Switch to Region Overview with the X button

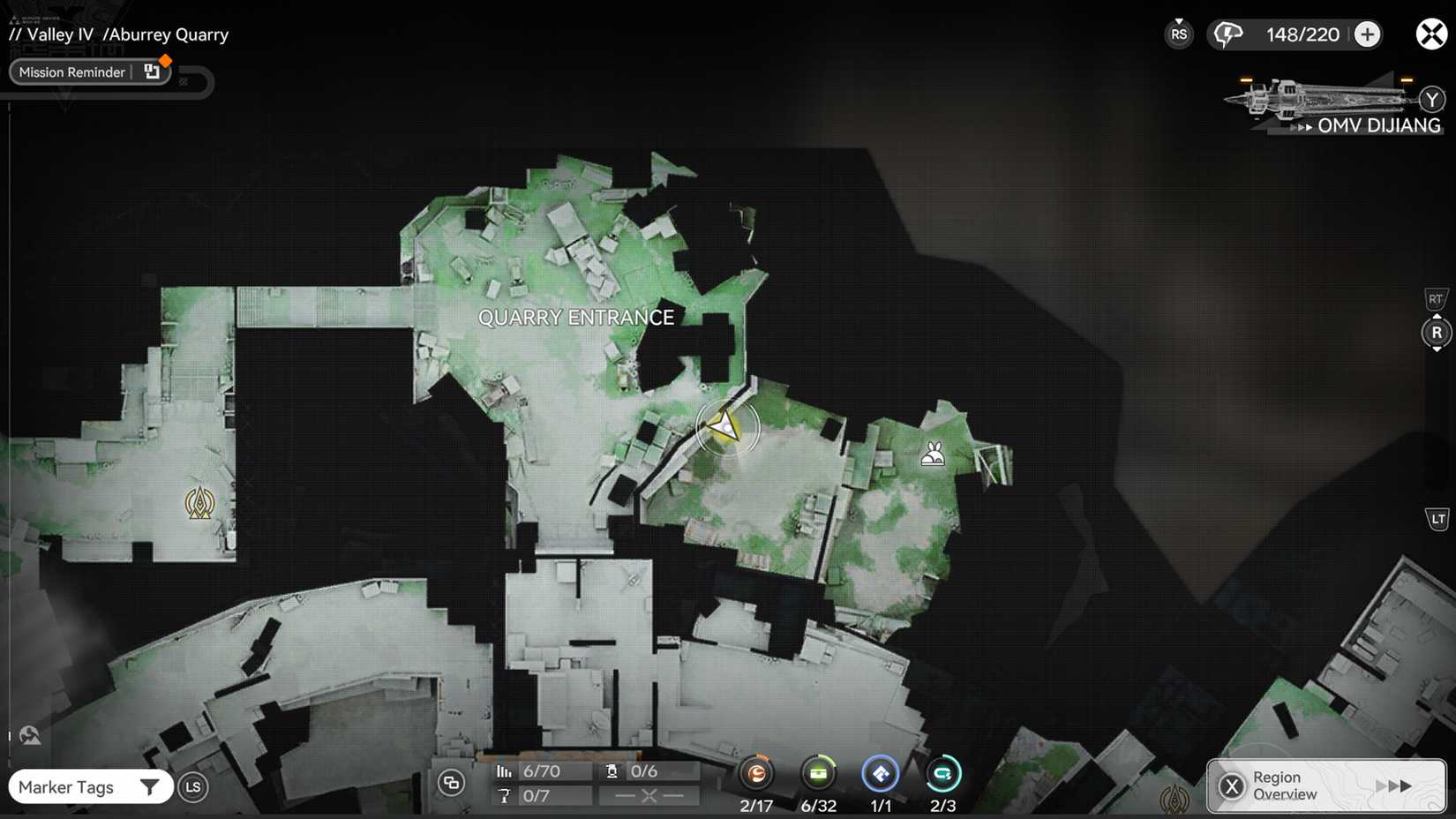(x=1231, y=785)
